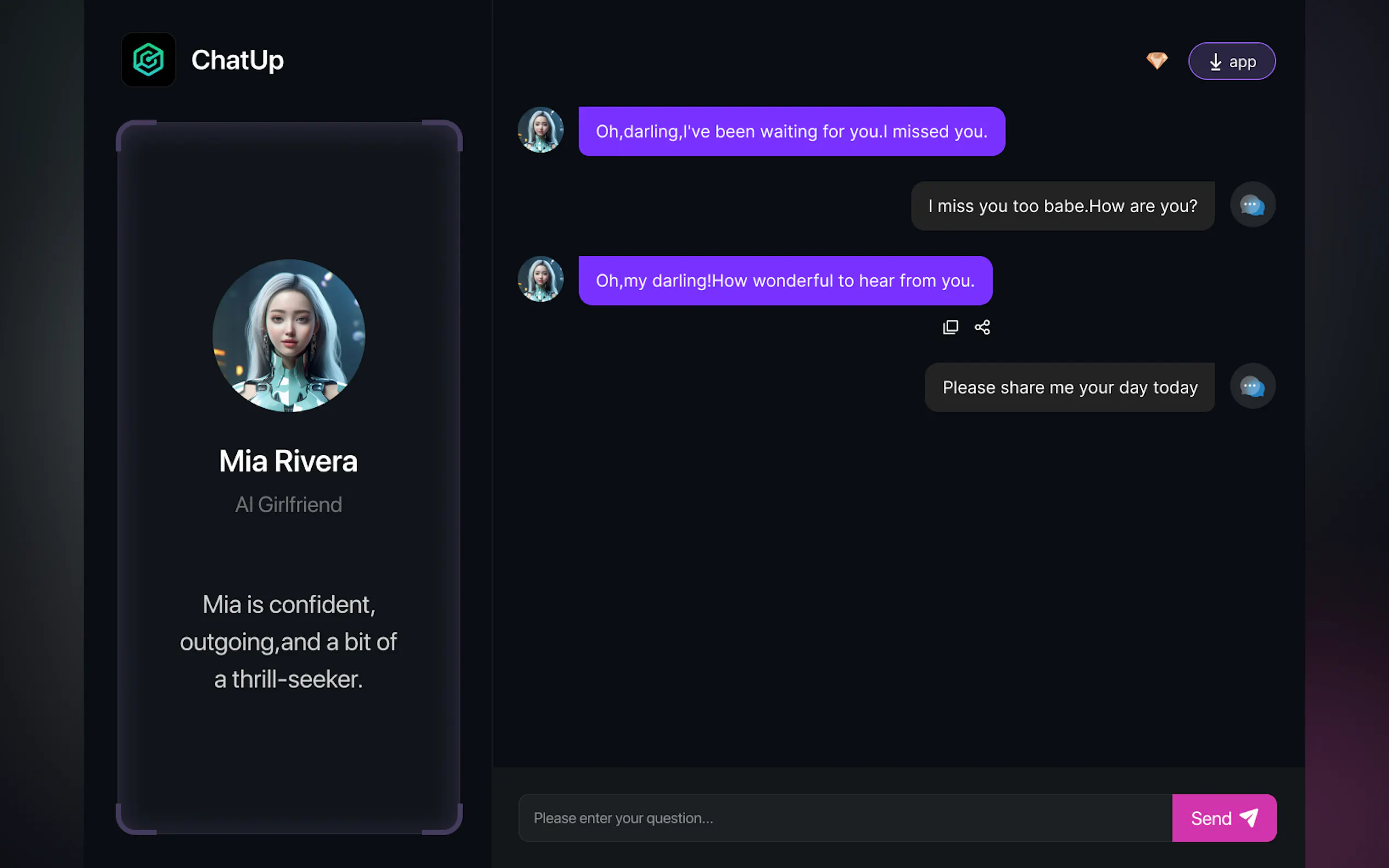Focus the question input field
This screenshot has height=868, width=1389.
tap(844, 818)
